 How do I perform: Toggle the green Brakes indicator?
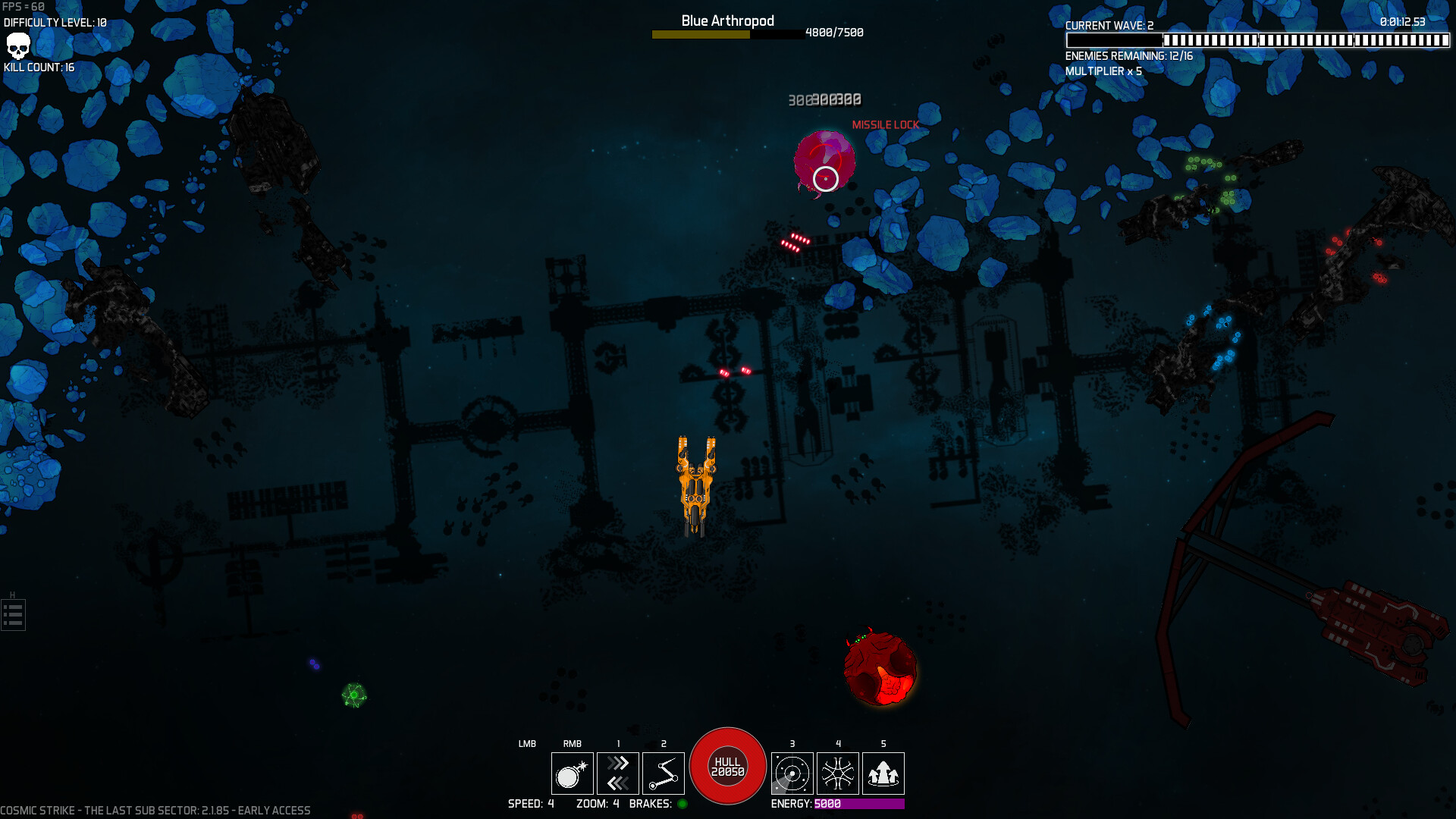(x=682, y=805)
